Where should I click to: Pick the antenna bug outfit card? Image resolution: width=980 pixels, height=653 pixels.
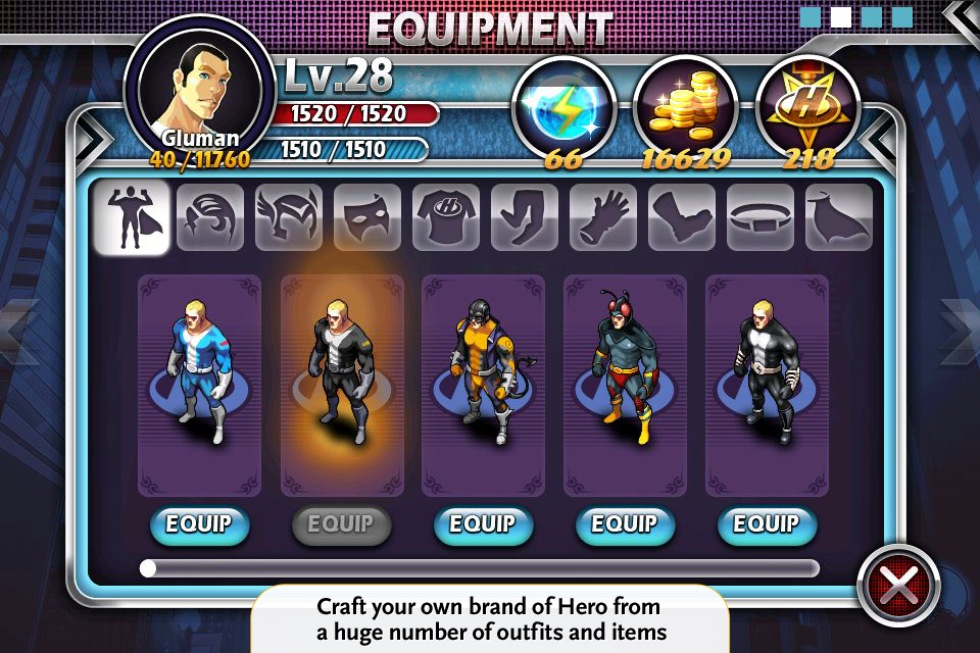coord(625,385)
